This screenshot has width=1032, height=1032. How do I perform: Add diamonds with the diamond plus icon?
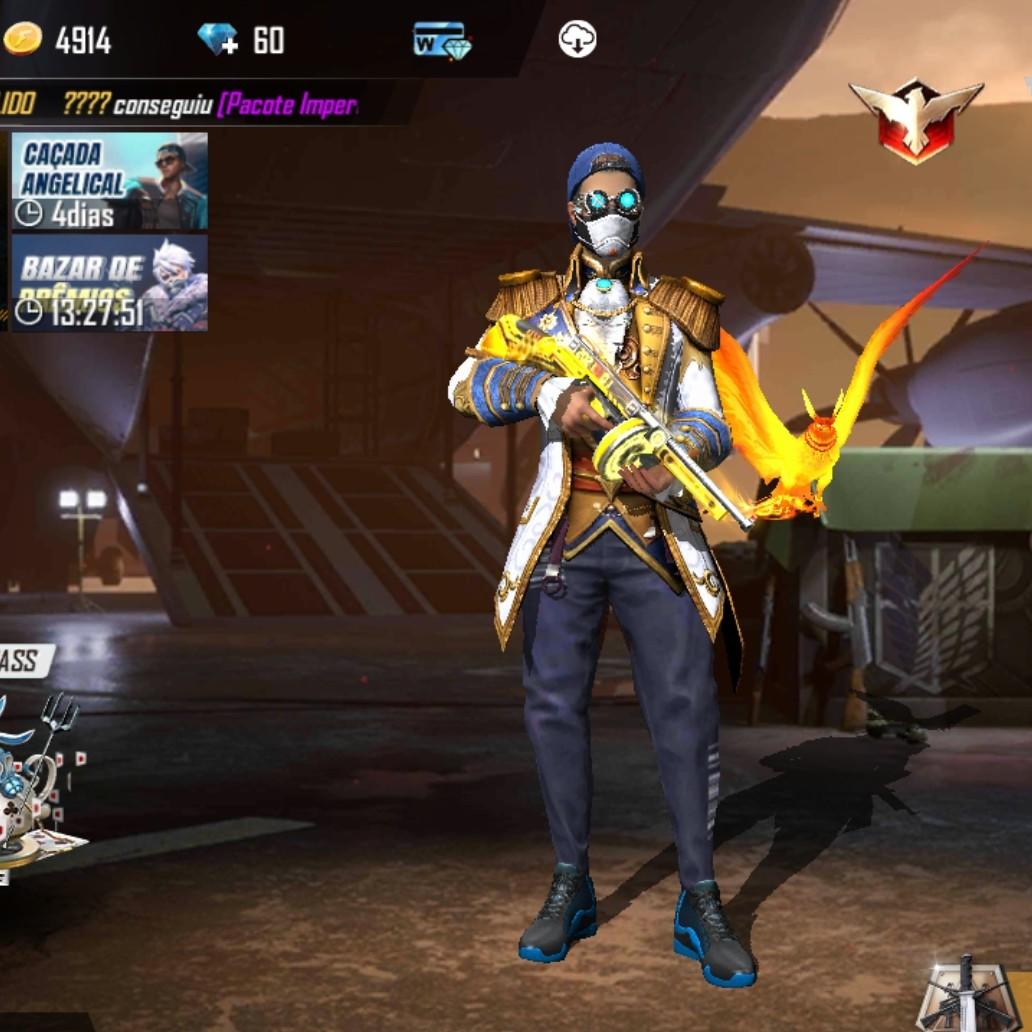(218, 40)
